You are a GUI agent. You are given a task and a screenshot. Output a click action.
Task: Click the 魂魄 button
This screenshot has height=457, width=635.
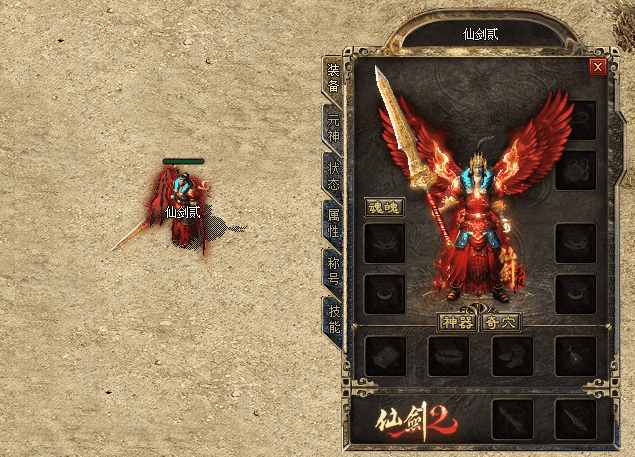(x=384, y=207)
